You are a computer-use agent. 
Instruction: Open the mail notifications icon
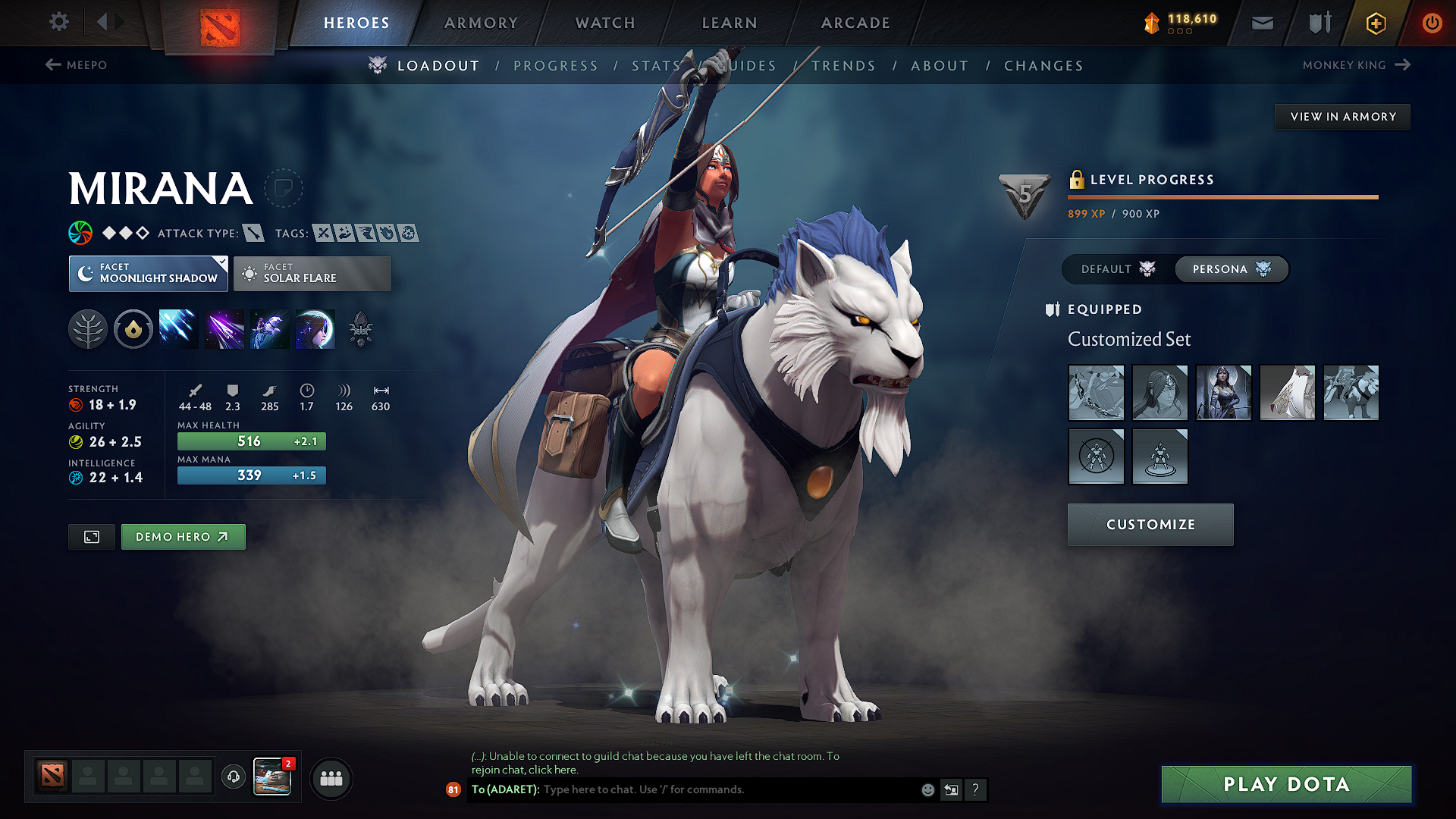point(1262,23)
